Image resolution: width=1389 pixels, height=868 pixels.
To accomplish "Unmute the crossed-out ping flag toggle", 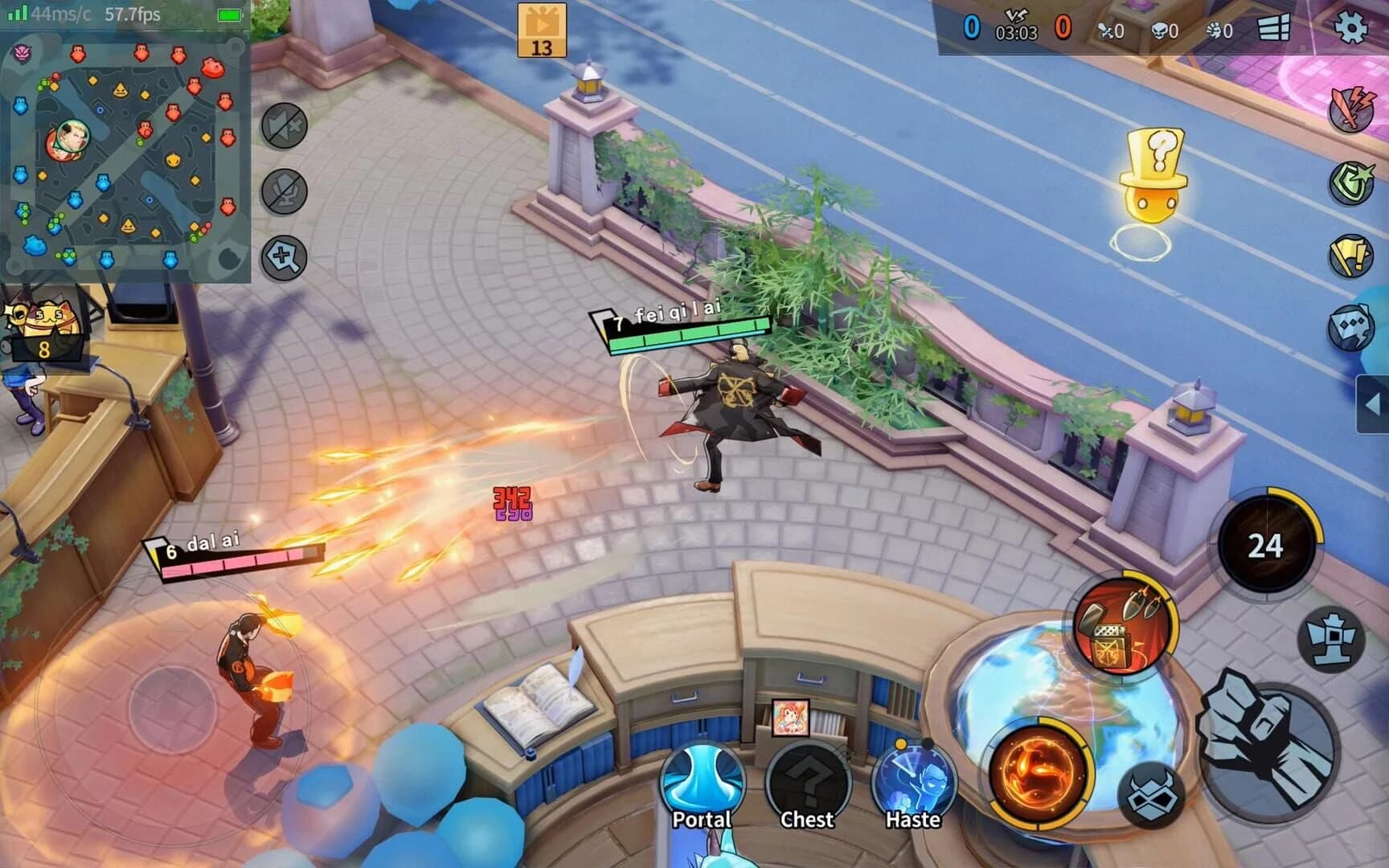I will tap(284, 127).
